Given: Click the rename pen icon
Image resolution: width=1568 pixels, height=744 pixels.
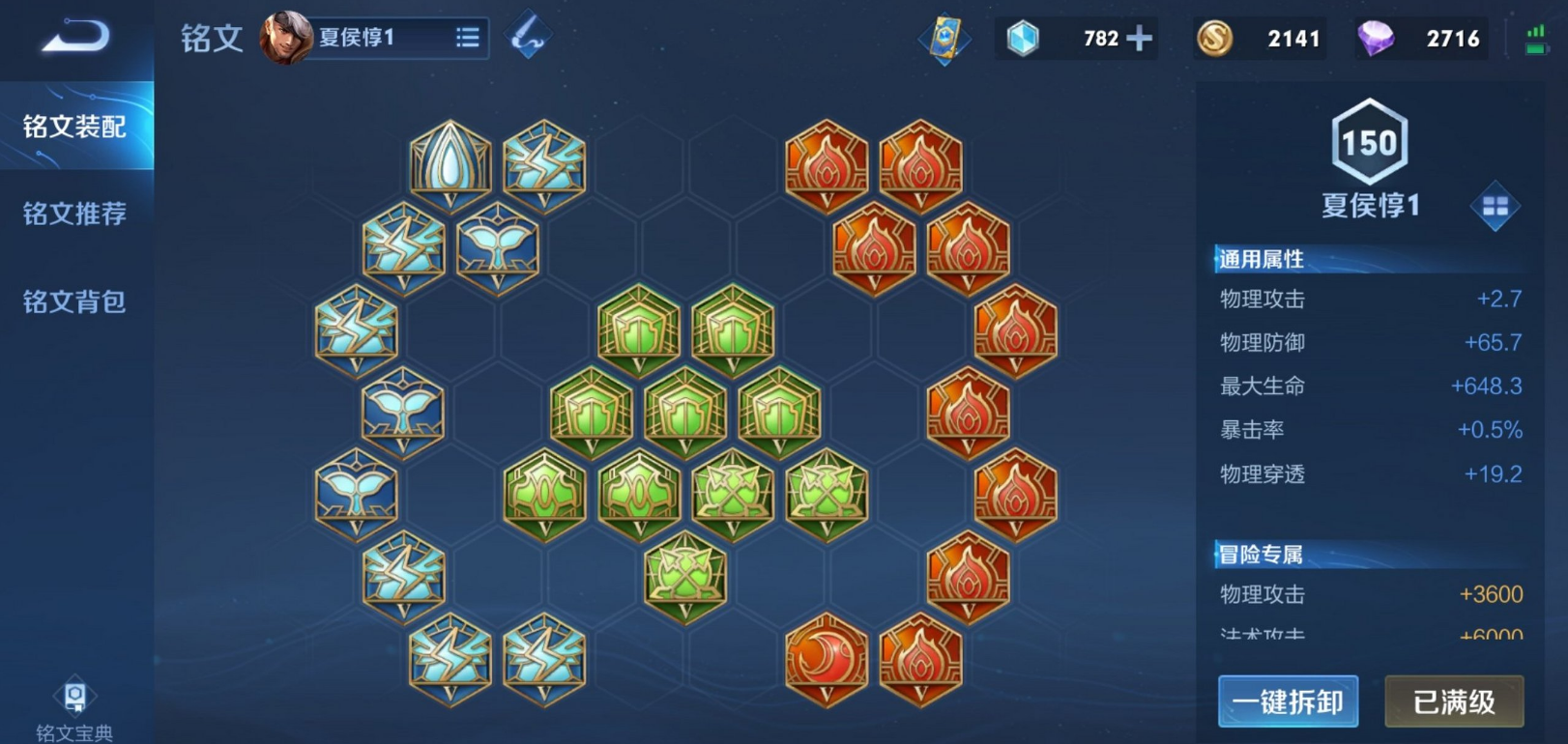Looking at the screenshot, I should pos(529,37).
